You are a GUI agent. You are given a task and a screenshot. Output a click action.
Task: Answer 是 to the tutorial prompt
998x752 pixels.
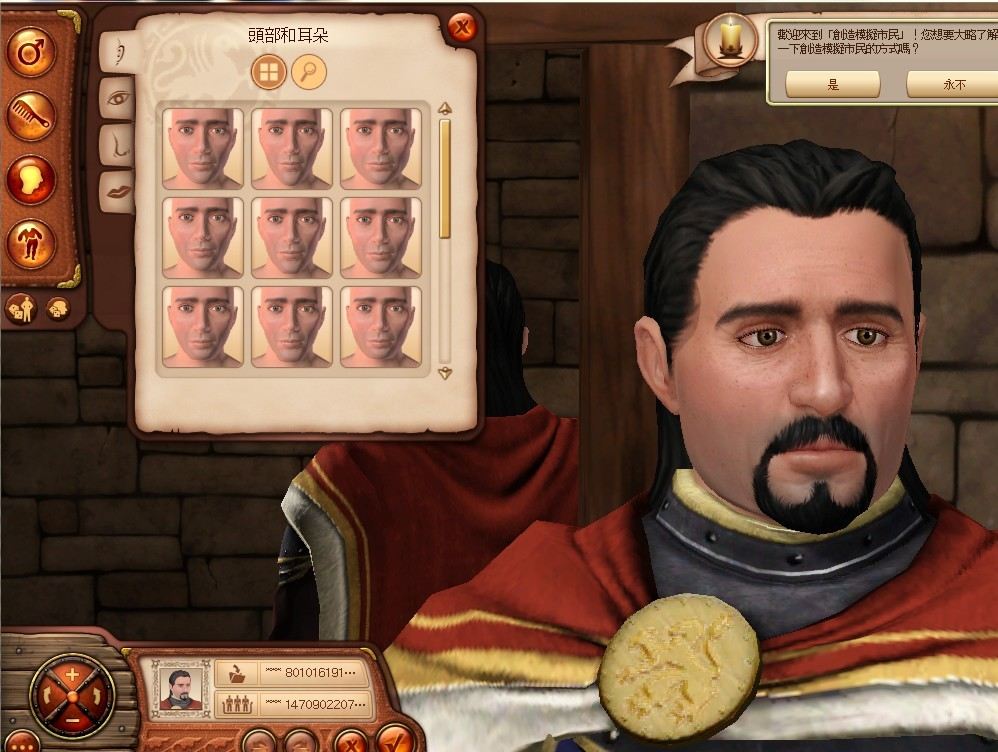tap(833, 85)
